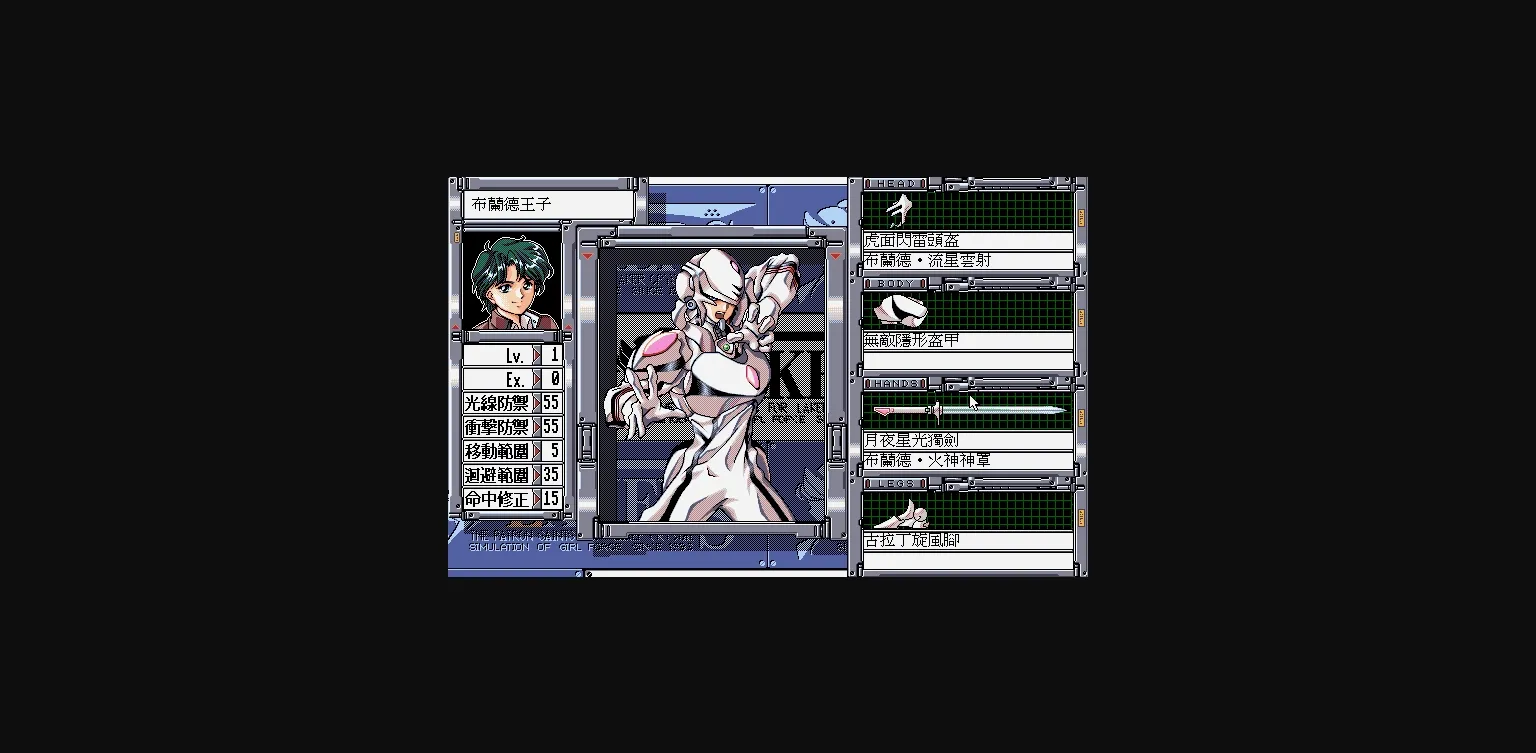
Task: Click the red arrow beside the Ex. value
Action: pos(539,377)
